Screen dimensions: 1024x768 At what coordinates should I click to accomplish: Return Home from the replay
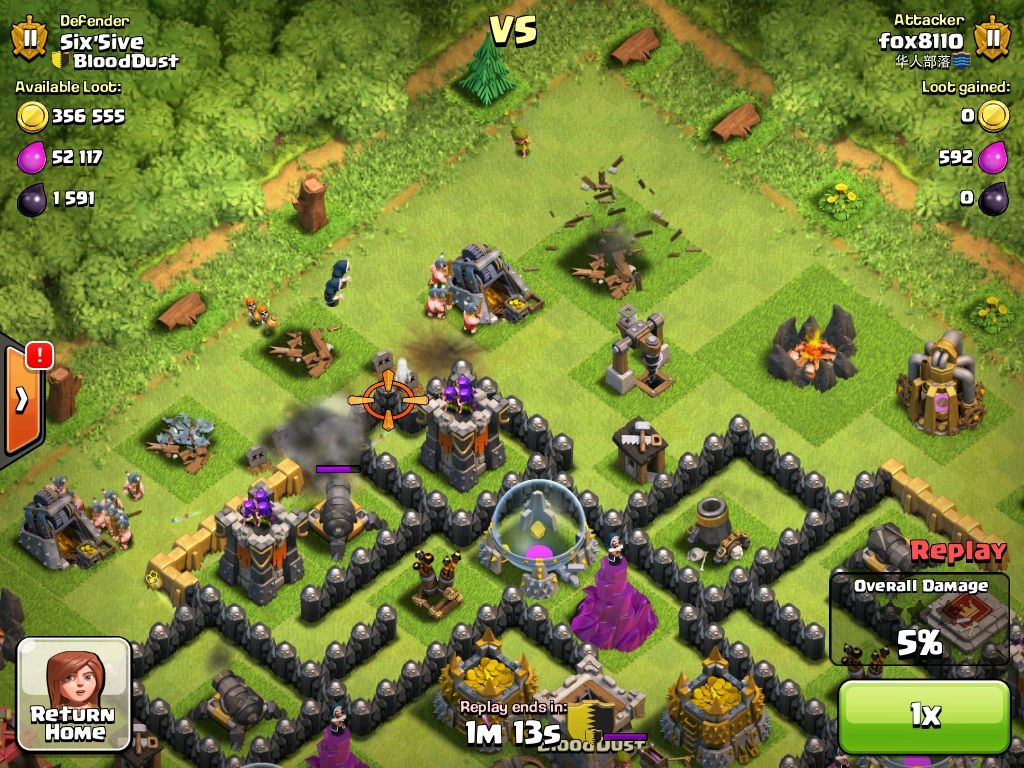pyautogui.click(x=73, y=692)
